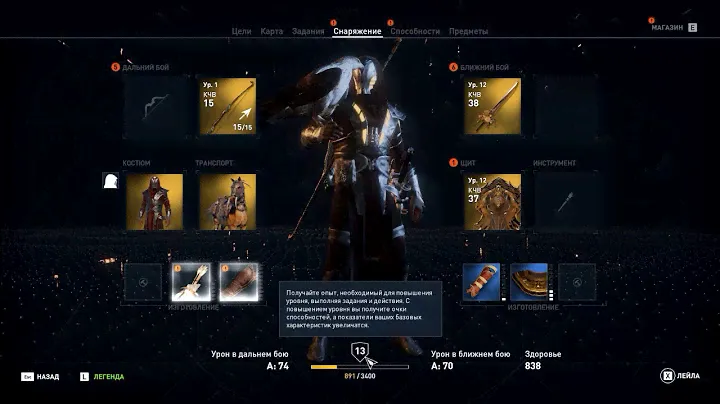Select the breastplate crafting item
The height and width of the screenshot is (404, 720).
pos(529,282)
